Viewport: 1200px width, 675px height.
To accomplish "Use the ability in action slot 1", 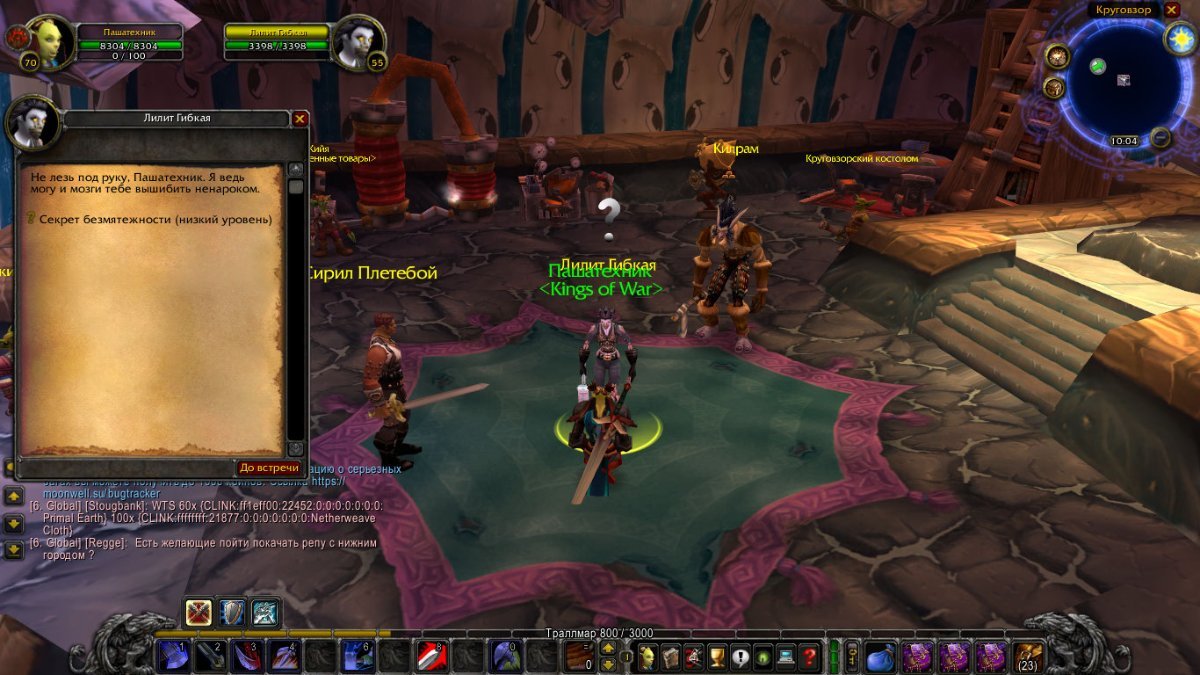I will (173, 656).
